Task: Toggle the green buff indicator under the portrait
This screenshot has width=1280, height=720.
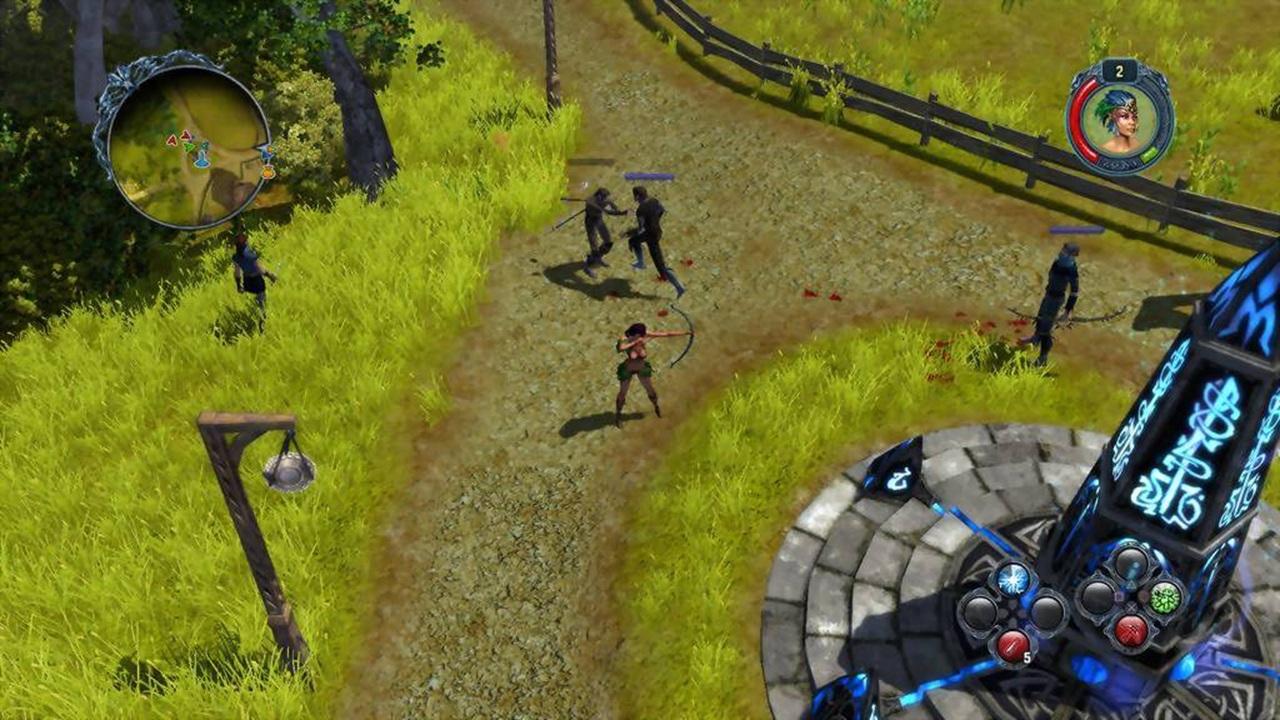Action: point(1148,155)
